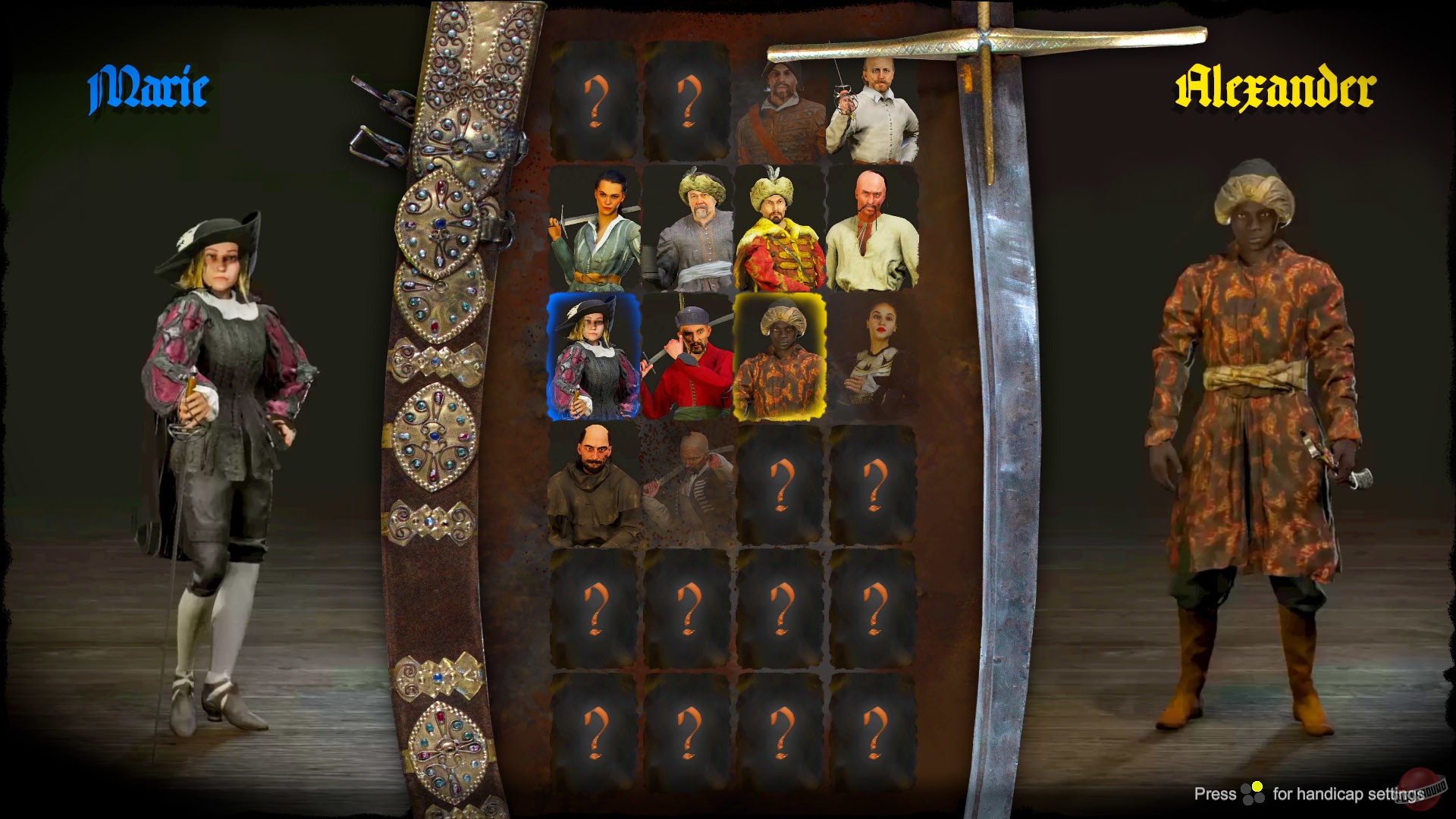This screenshot has height=819, width=1456.
Task: Click the Marie name label
Action: point(148,87)
